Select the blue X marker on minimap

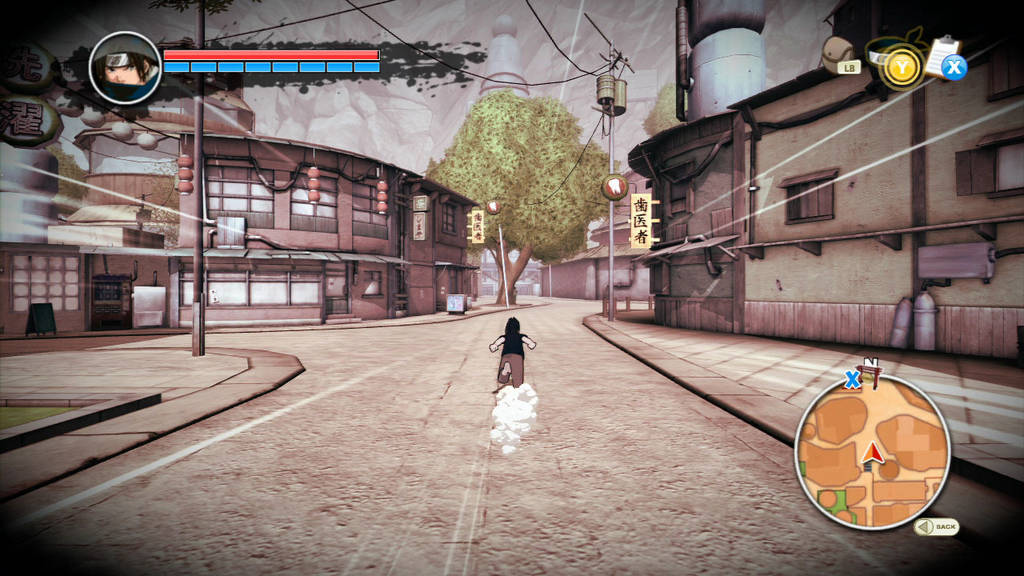click(x=852, y=379)
